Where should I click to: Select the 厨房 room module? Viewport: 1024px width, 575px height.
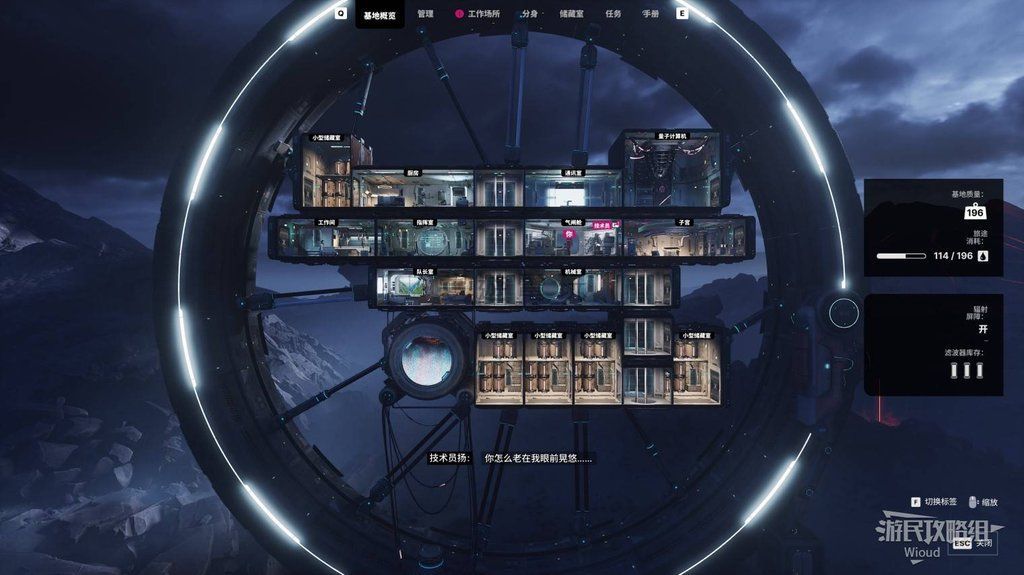pos(412,190)
